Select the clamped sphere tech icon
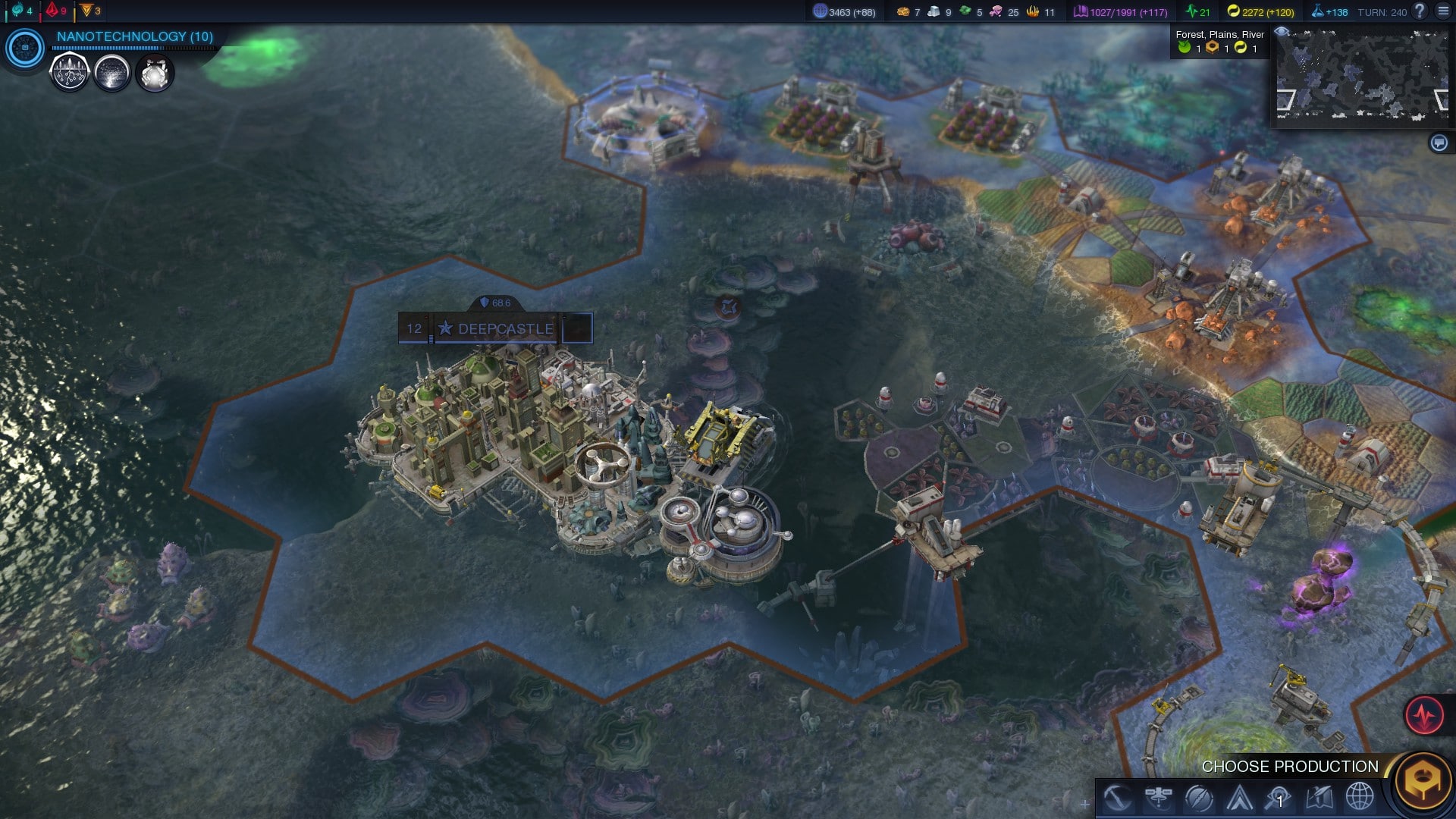The height and width of the screenshot is (819, 1456). click(x=155, y=74)
